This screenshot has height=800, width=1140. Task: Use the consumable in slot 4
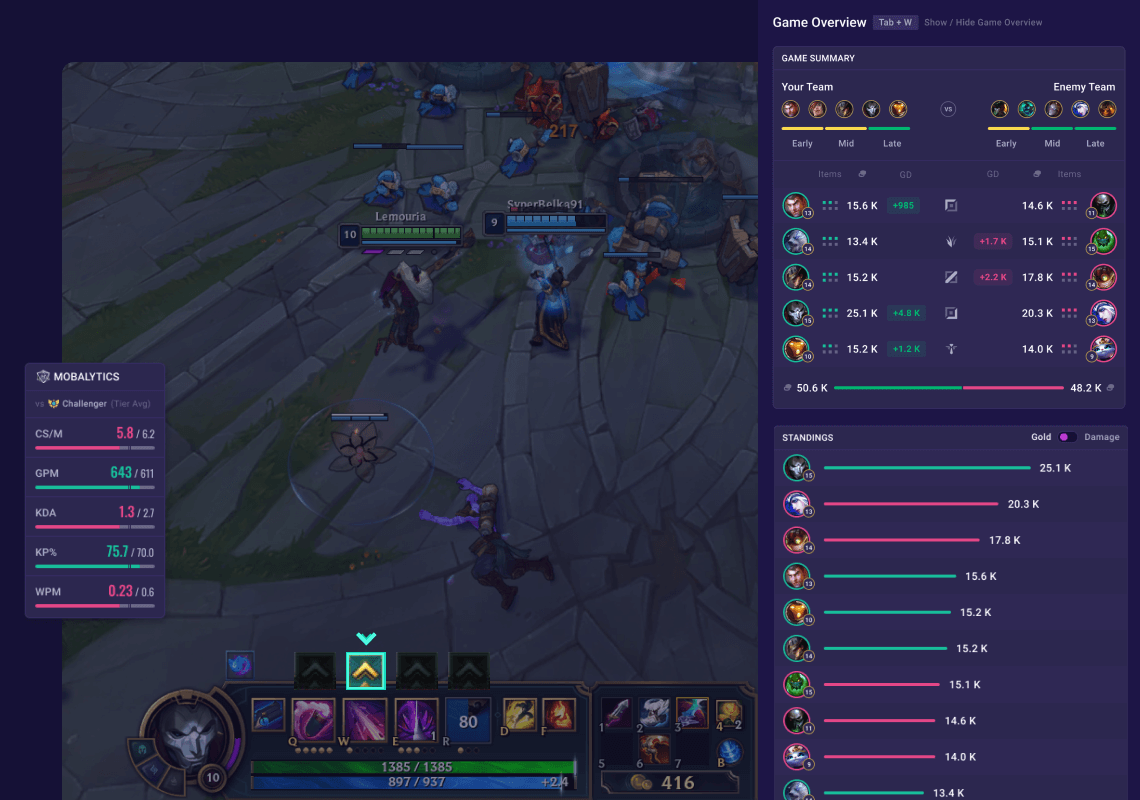coord(727,712)
